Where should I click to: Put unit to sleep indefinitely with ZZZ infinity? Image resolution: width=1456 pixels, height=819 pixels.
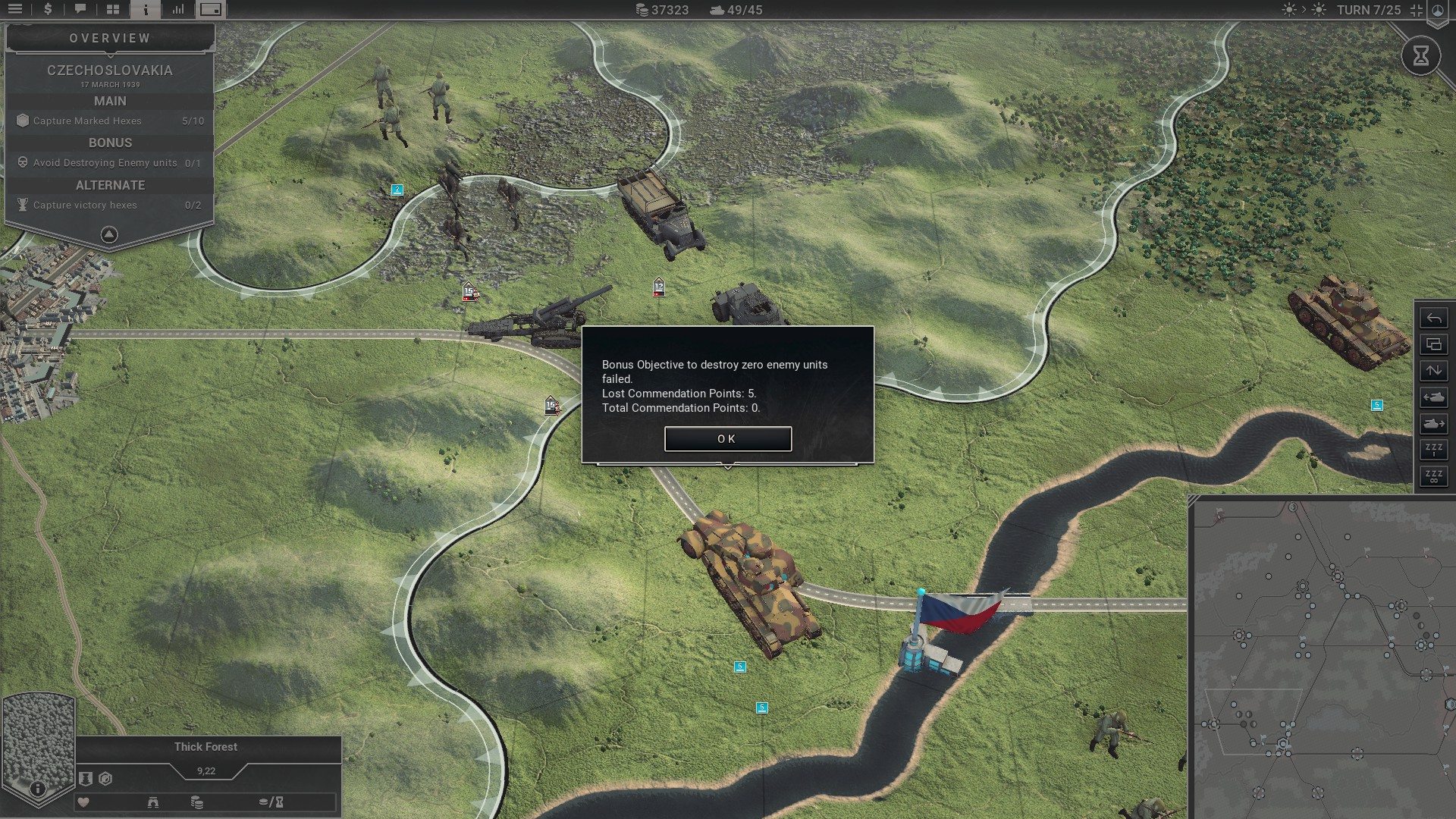(x=1434, y=476)
